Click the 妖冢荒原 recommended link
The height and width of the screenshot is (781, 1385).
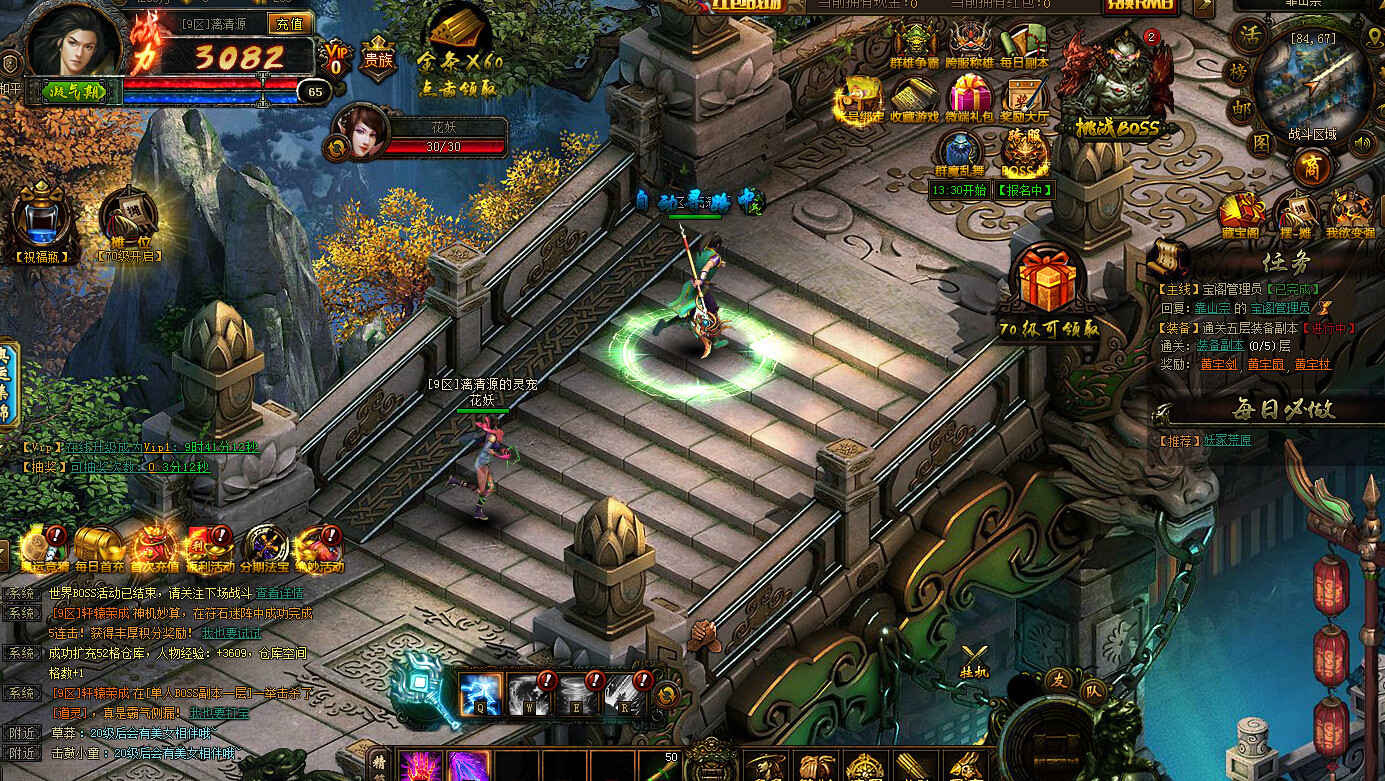coord(1225,440)
